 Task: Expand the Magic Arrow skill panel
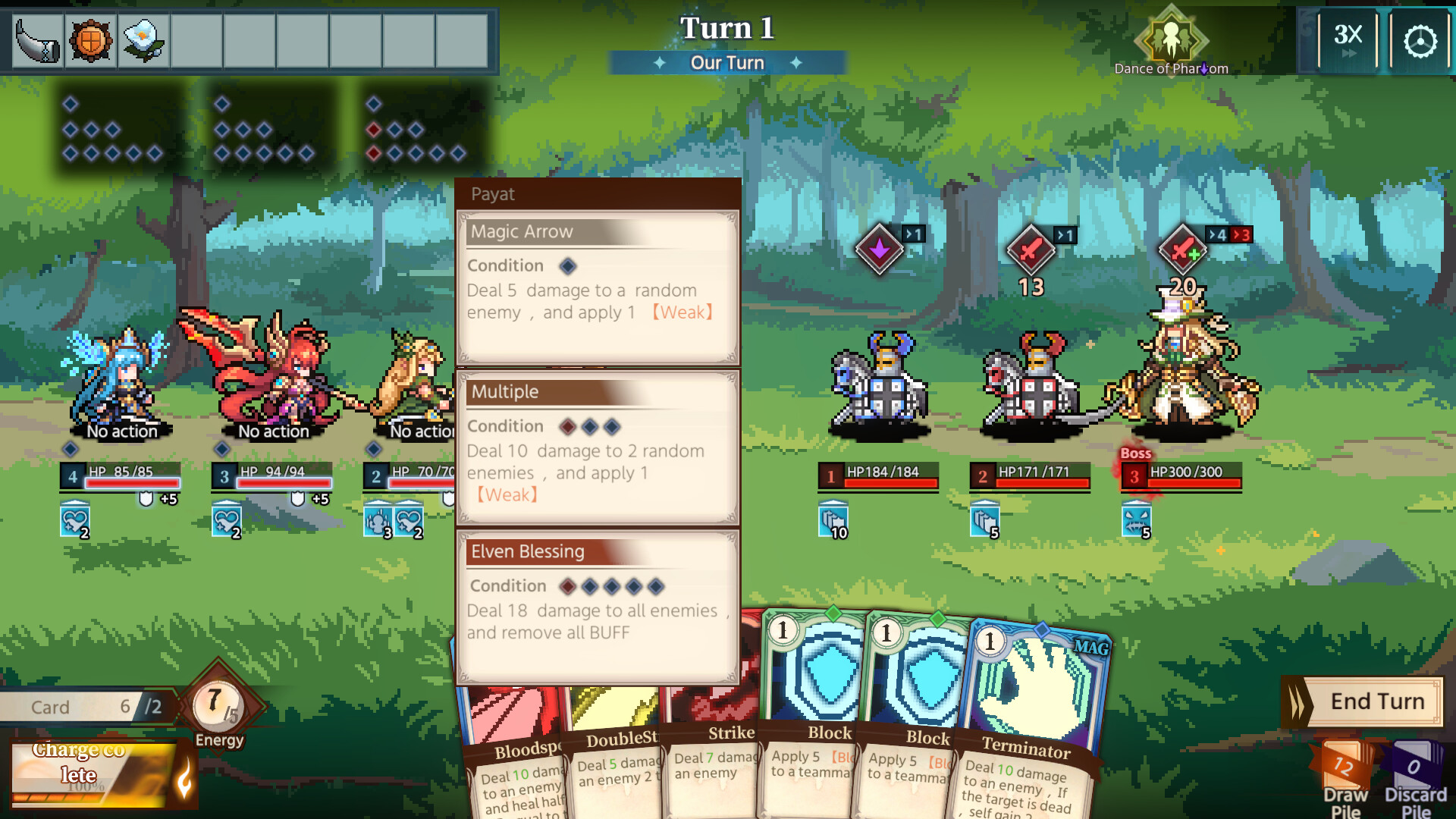(522, 232)
